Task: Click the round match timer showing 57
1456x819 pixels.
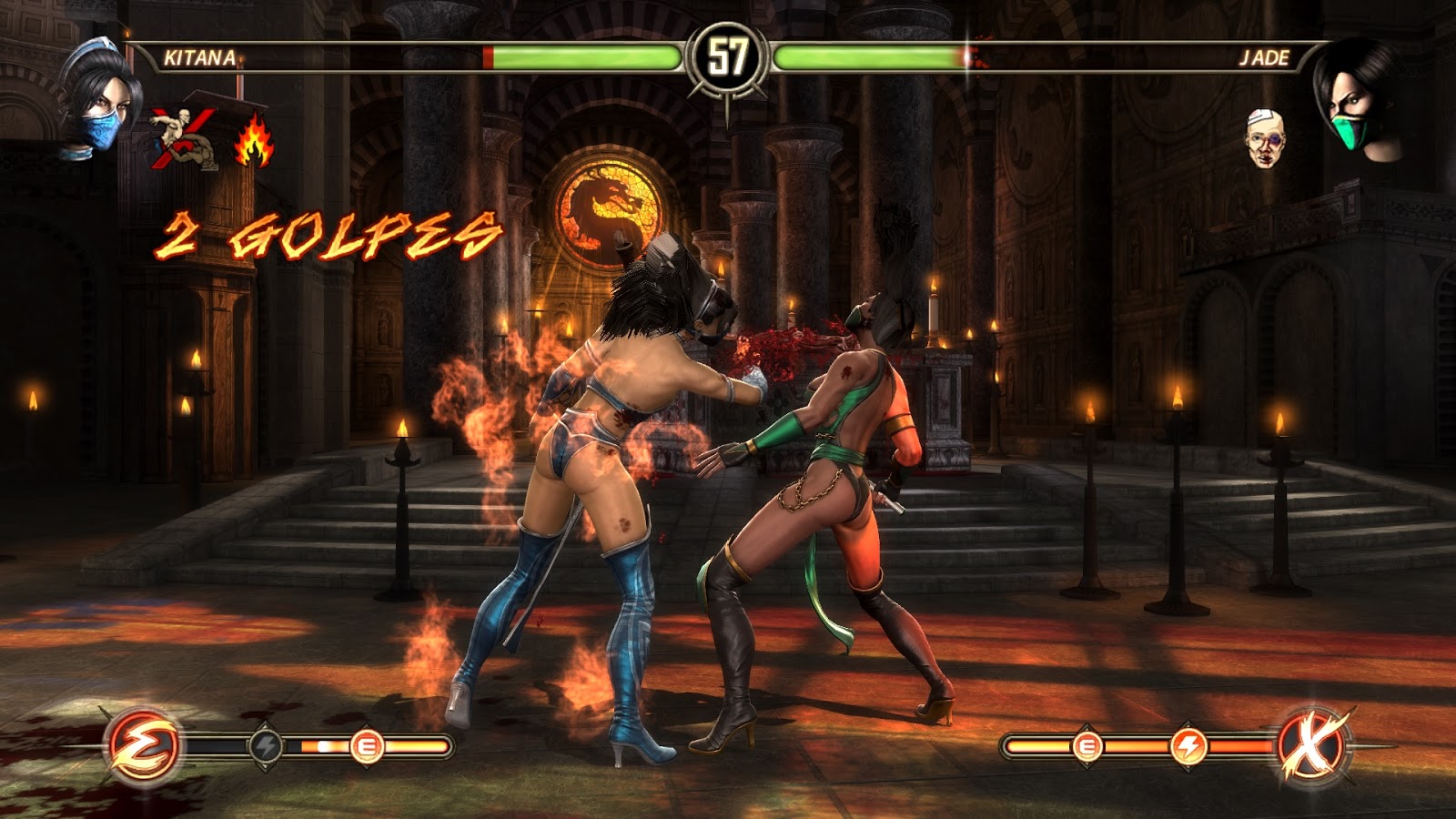Action: [x=728, y=56]
